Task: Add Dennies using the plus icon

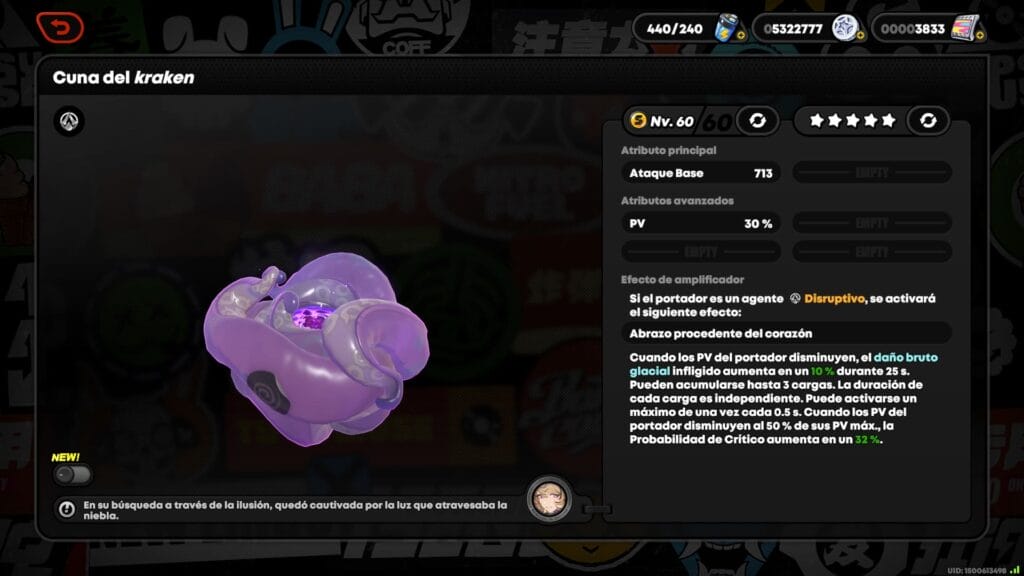Action: [858, 36]
